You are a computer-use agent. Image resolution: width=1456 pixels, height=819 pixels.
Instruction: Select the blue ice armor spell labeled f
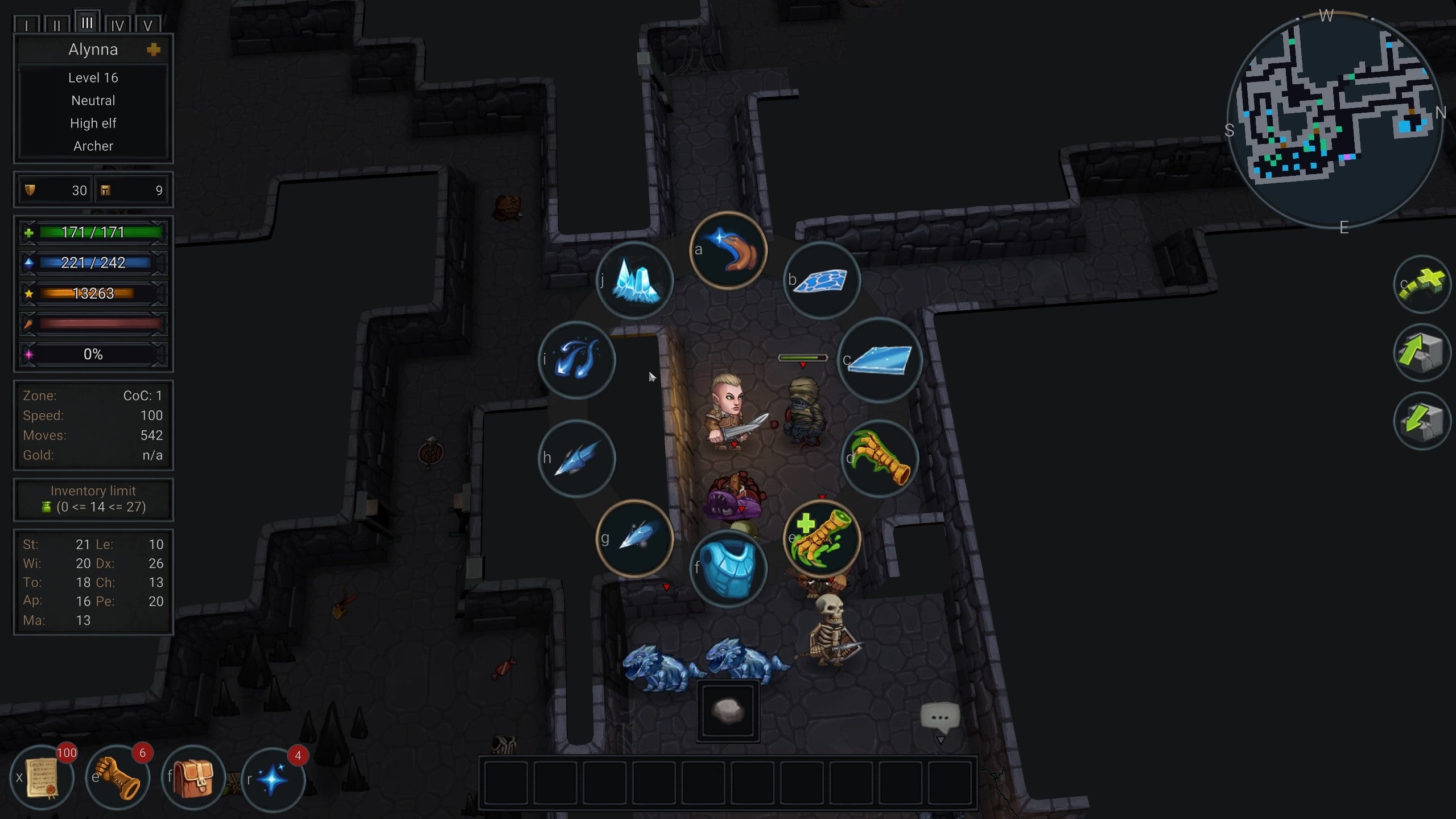[728, 569]
